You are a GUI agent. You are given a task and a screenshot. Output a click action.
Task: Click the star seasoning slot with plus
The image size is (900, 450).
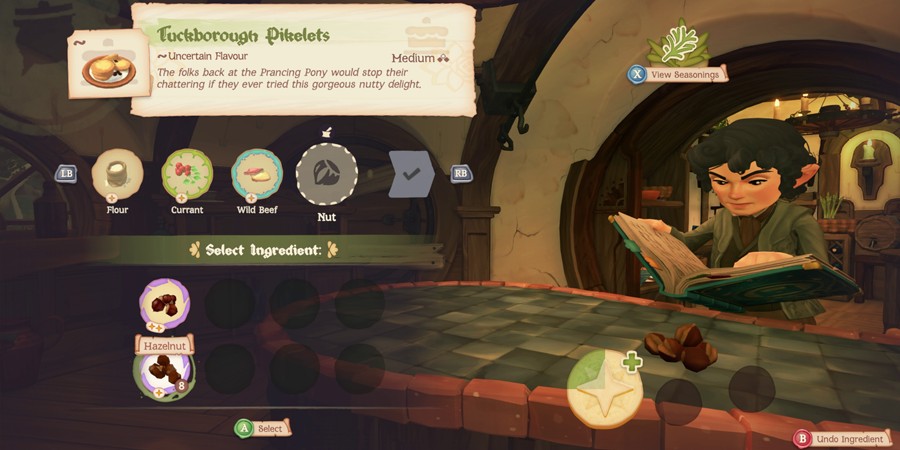604,390
